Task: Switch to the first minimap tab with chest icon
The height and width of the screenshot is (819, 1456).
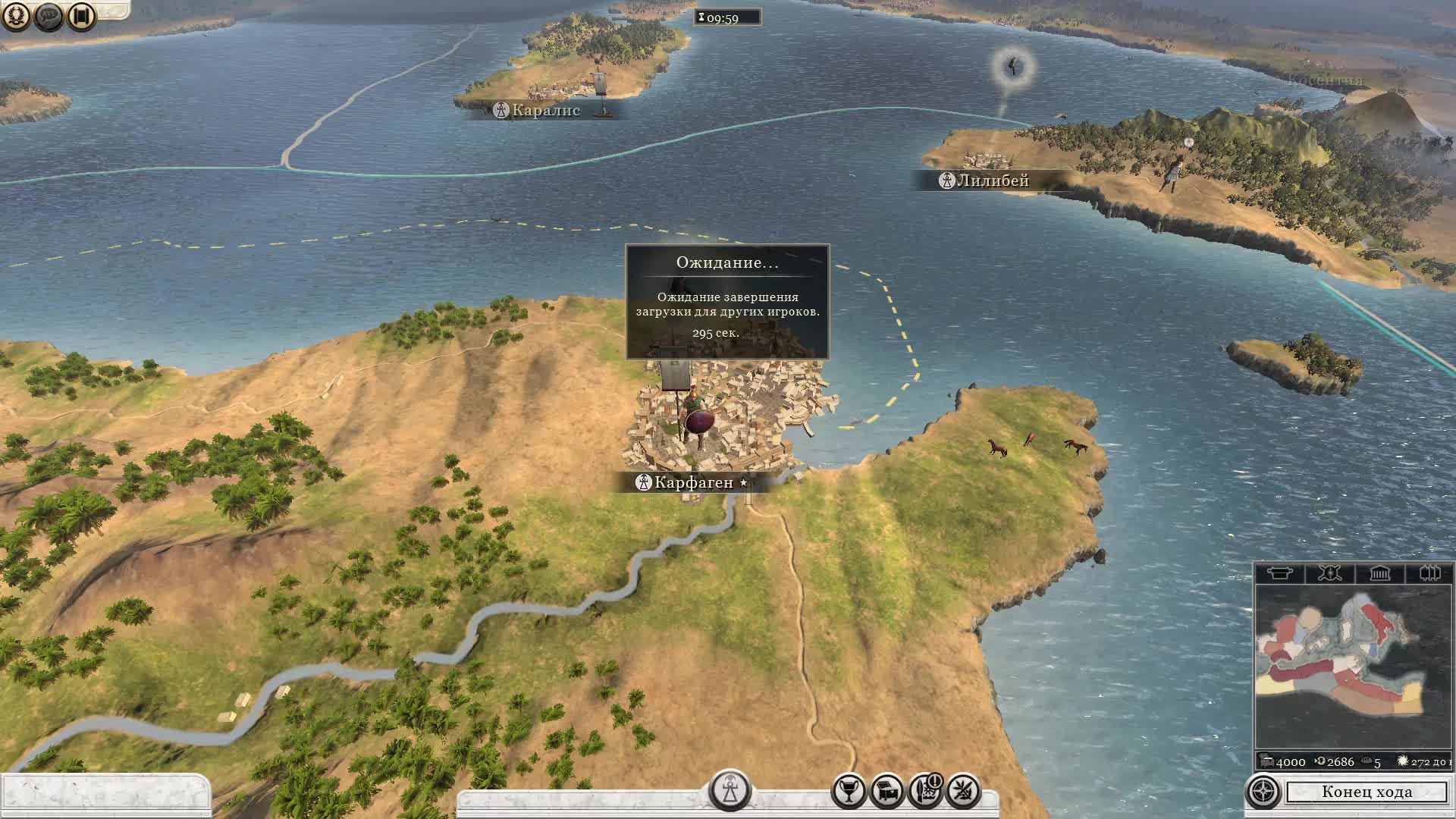Action: tap(1279, 573)
